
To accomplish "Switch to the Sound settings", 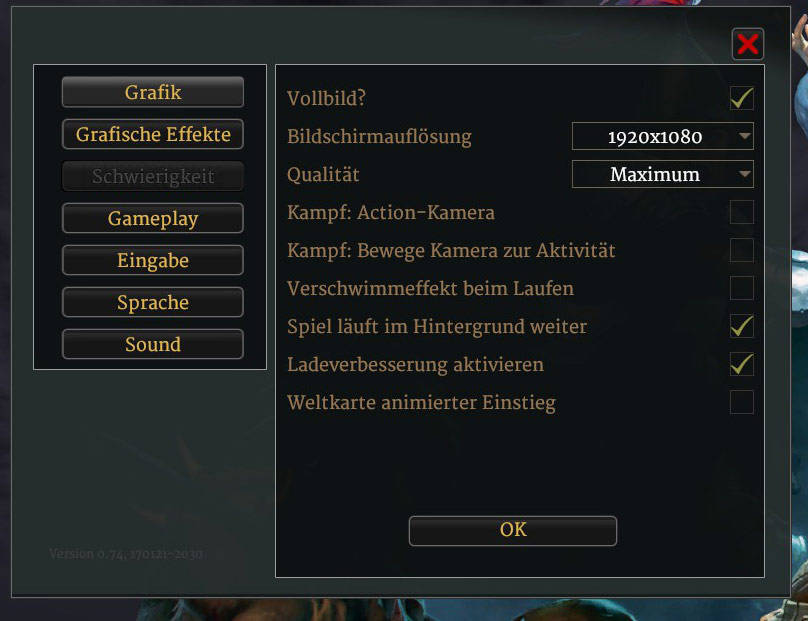I will click(153, 344).
